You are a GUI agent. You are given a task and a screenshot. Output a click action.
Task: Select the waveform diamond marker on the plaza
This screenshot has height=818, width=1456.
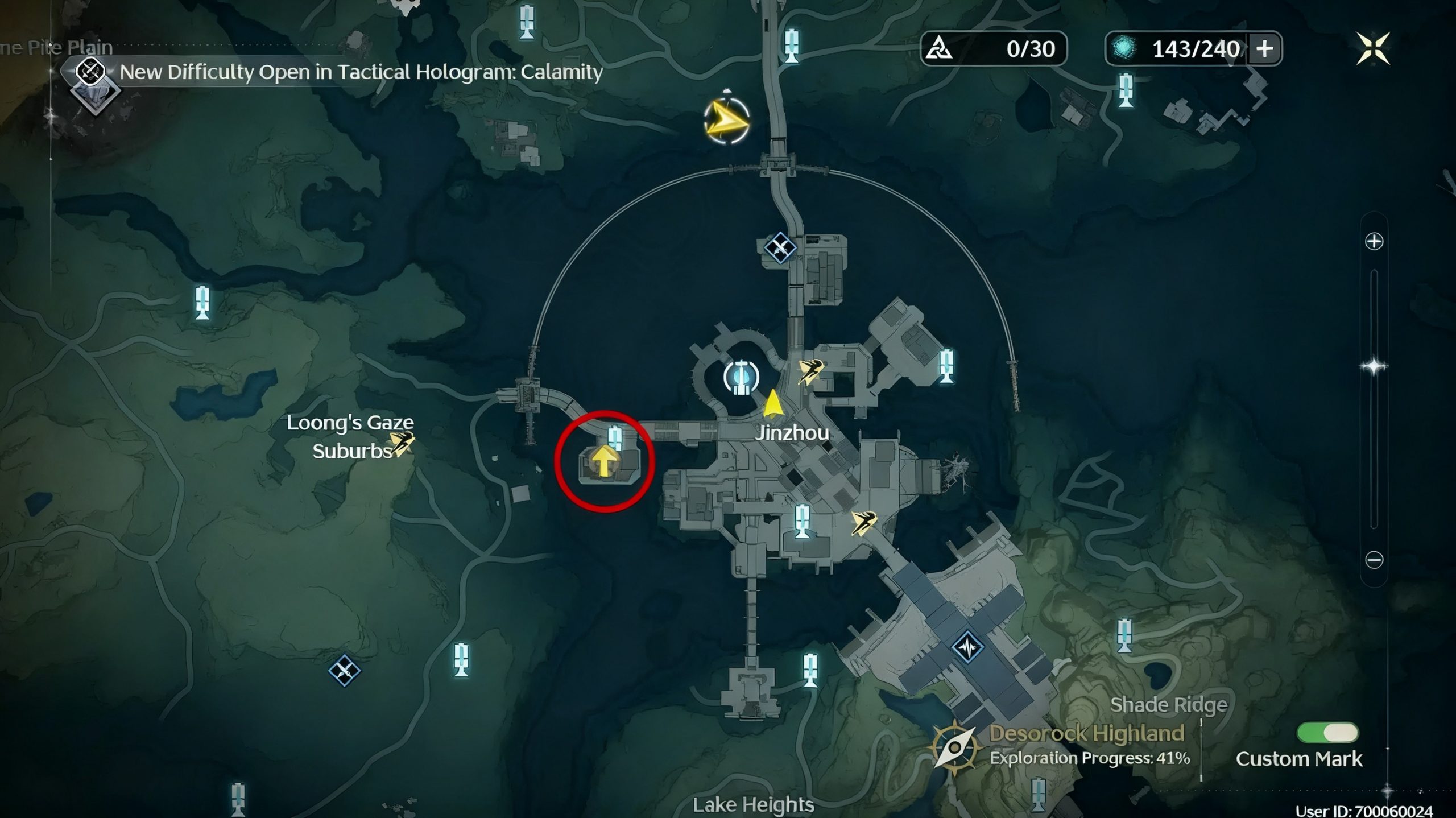tap(967, 647)
